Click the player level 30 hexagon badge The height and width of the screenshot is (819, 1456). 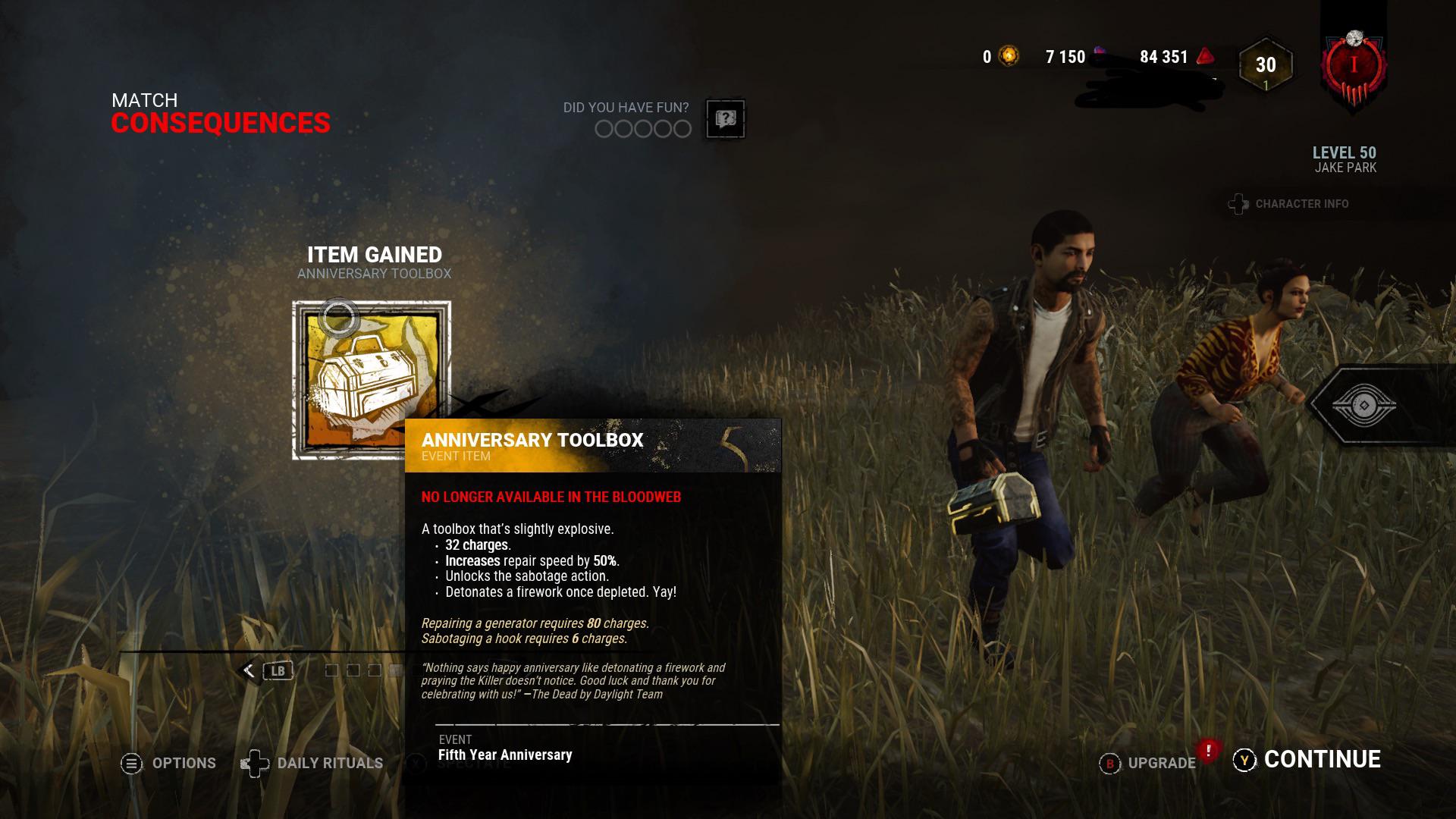1265,65
